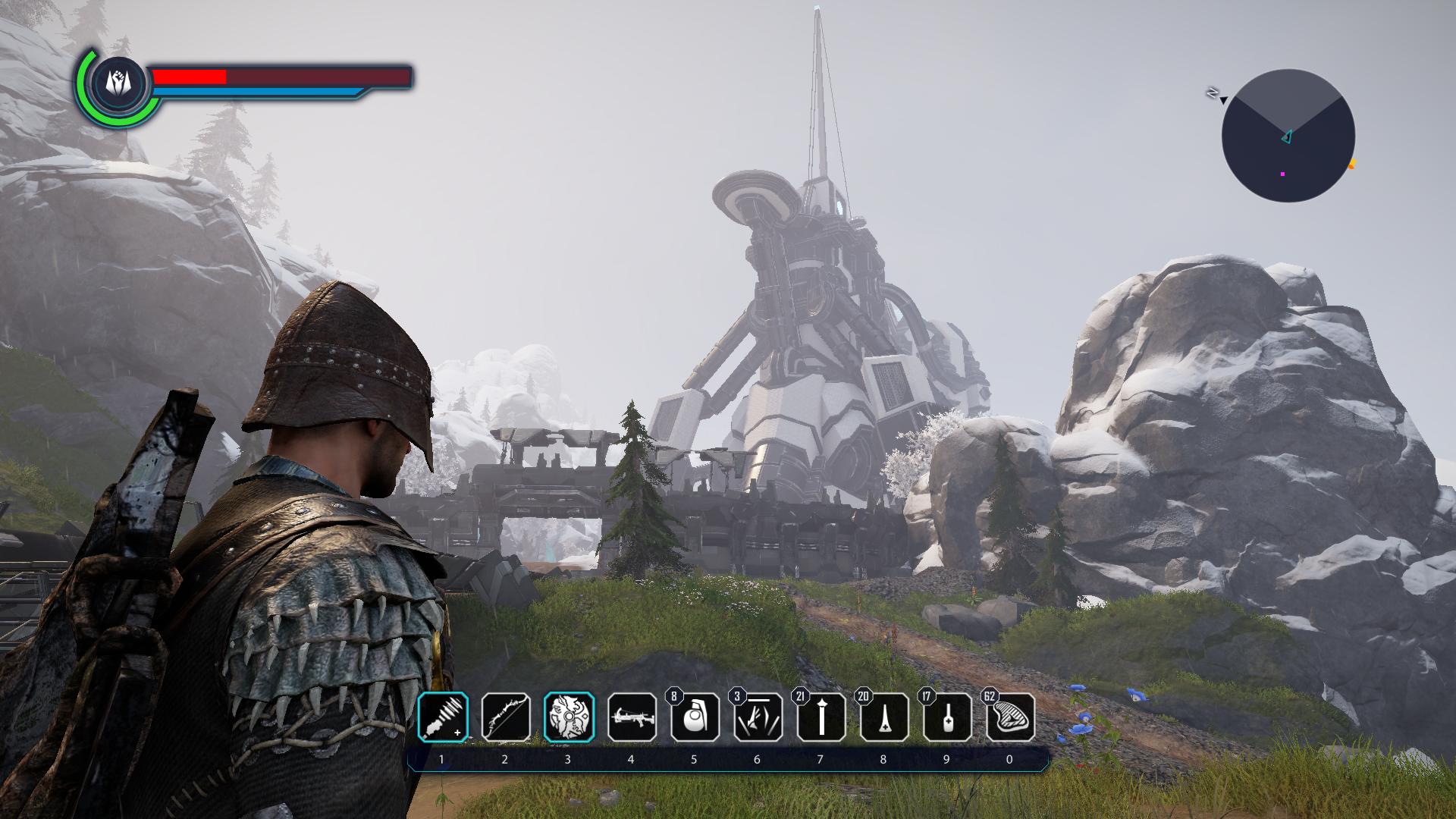The image size is (1456, 819).
Task: Pick the tall thin bottle without a cross
Action: coord(821,717)
